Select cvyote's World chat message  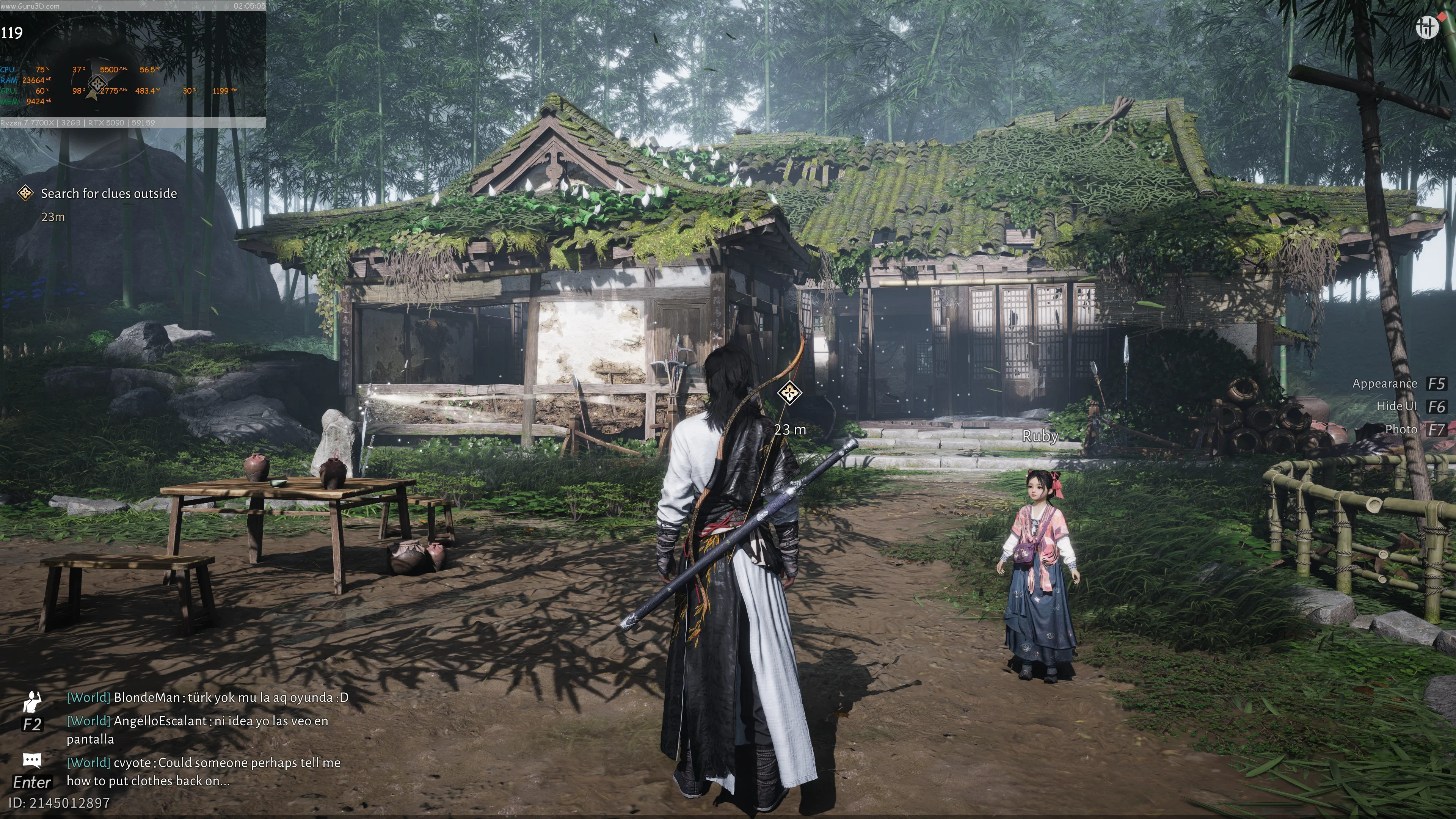click(204, 772)
